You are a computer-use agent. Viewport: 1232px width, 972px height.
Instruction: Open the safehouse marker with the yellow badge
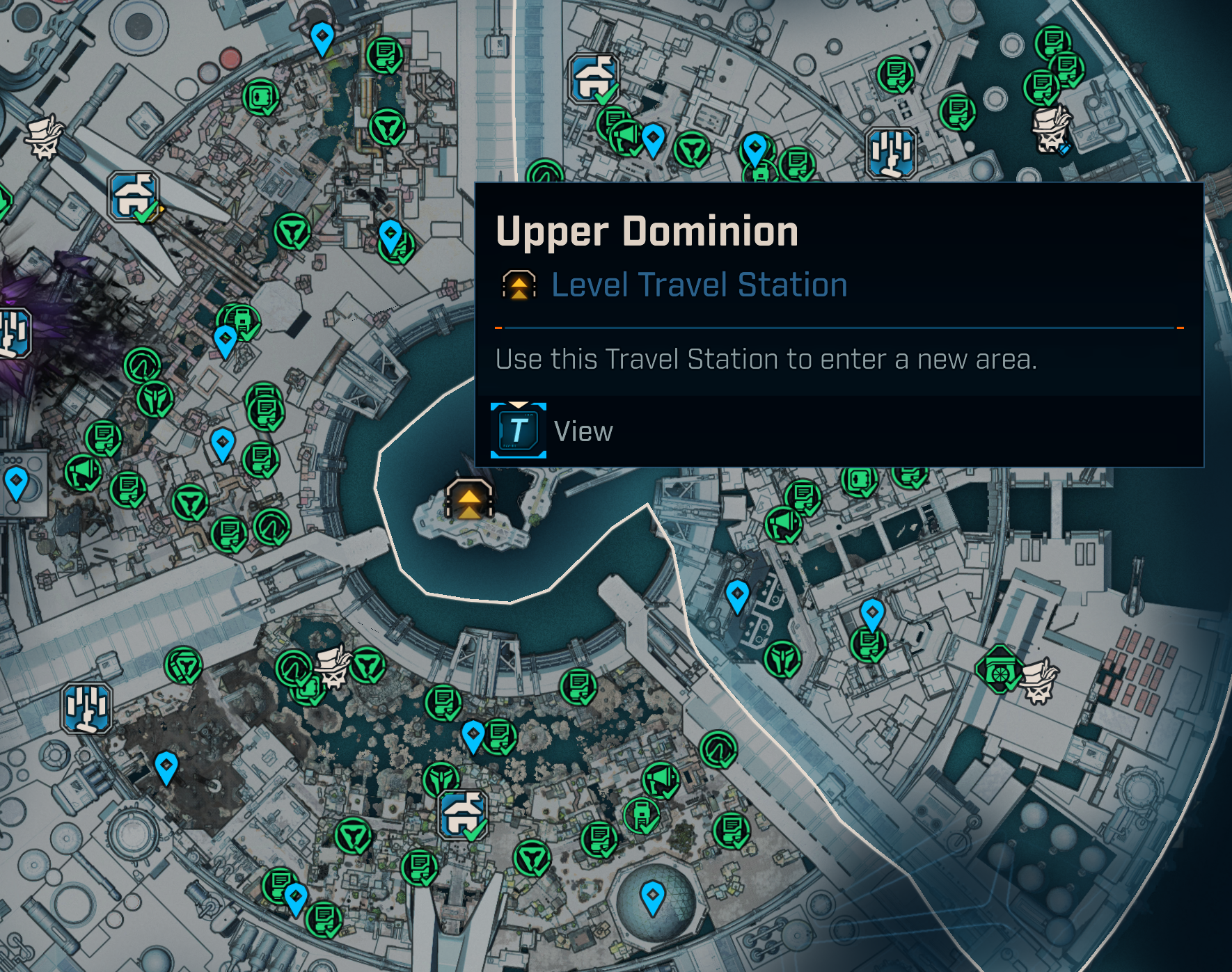134,198
